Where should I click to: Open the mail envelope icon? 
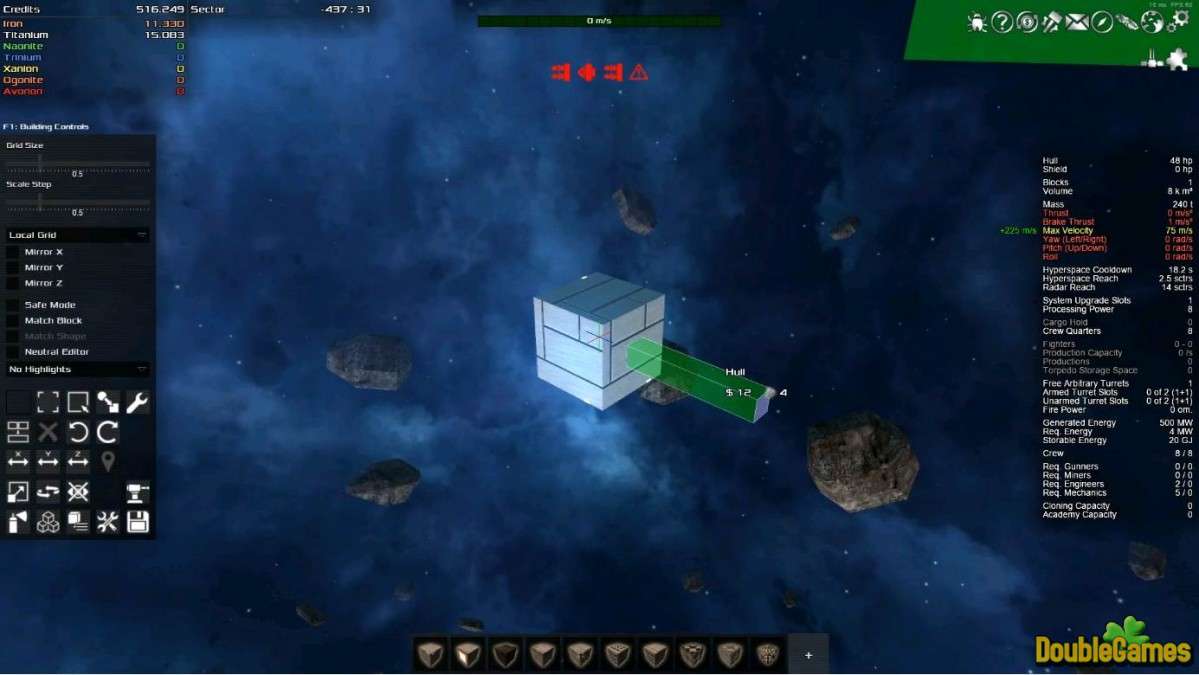pyautogui.click(x=1077, y=22)
